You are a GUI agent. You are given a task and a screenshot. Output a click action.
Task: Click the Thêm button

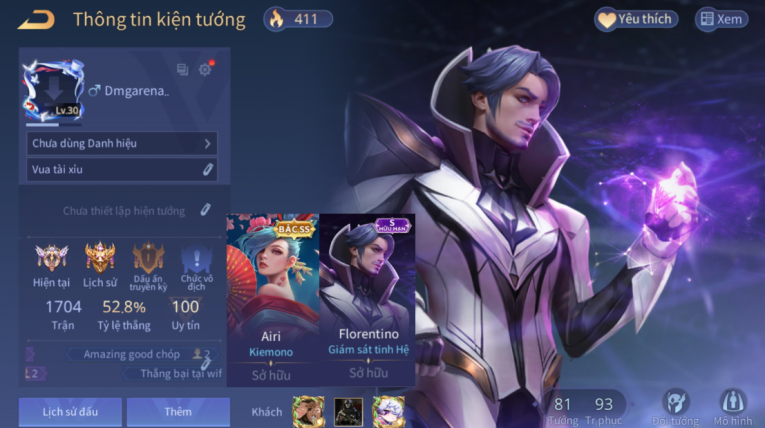[x=178, y=411]
